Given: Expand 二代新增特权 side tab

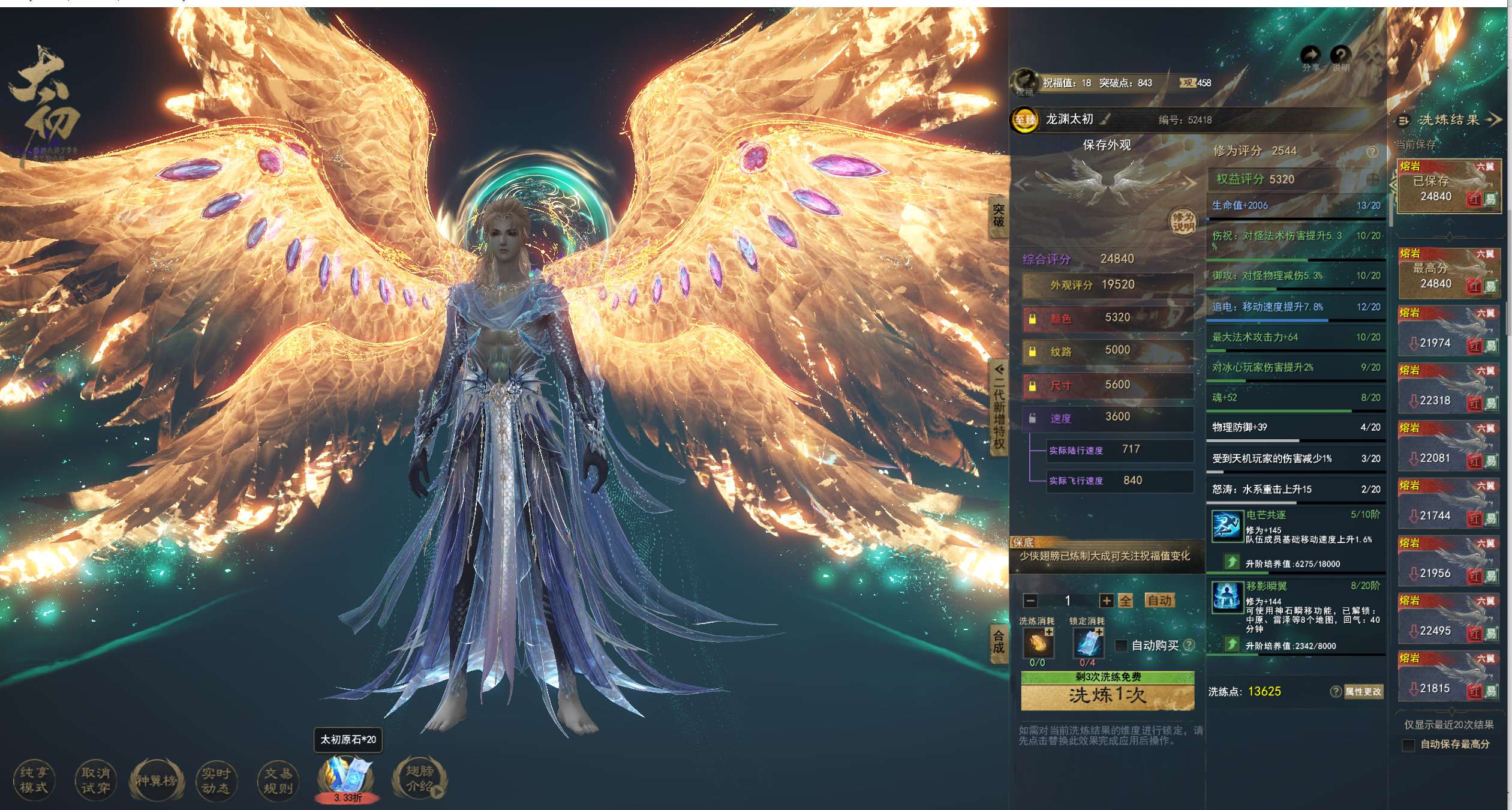Looking at the screenshot, I should 998,408.
